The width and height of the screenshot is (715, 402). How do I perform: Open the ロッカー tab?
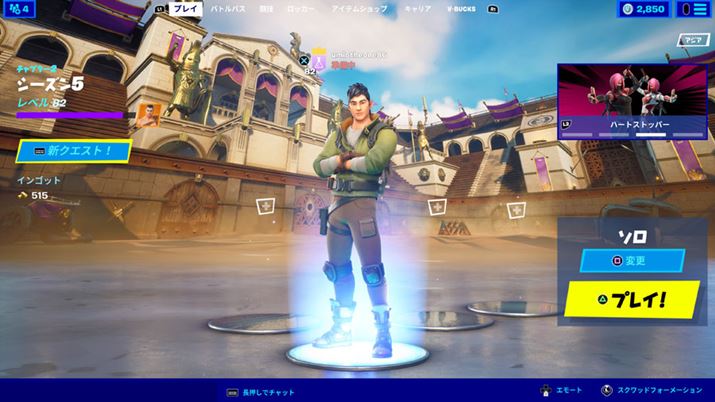pyautogui.click(x=300, y=8)
